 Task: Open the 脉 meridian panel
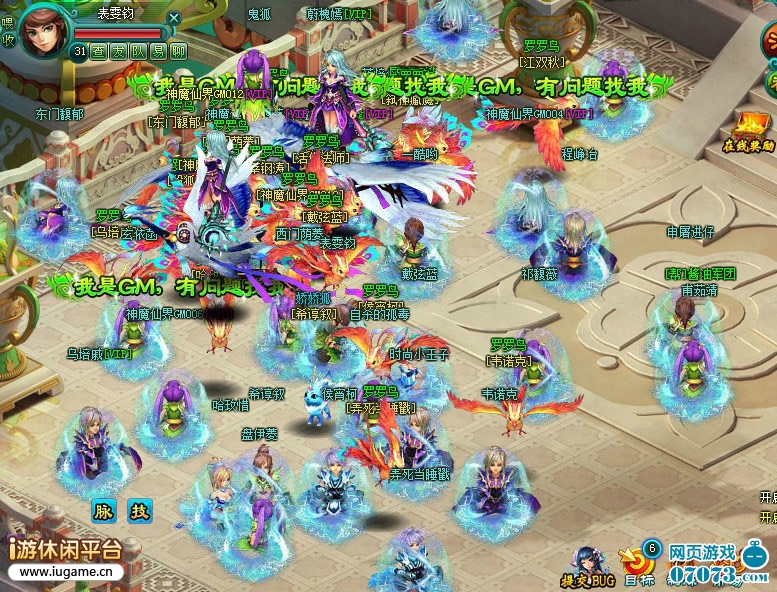105,511
